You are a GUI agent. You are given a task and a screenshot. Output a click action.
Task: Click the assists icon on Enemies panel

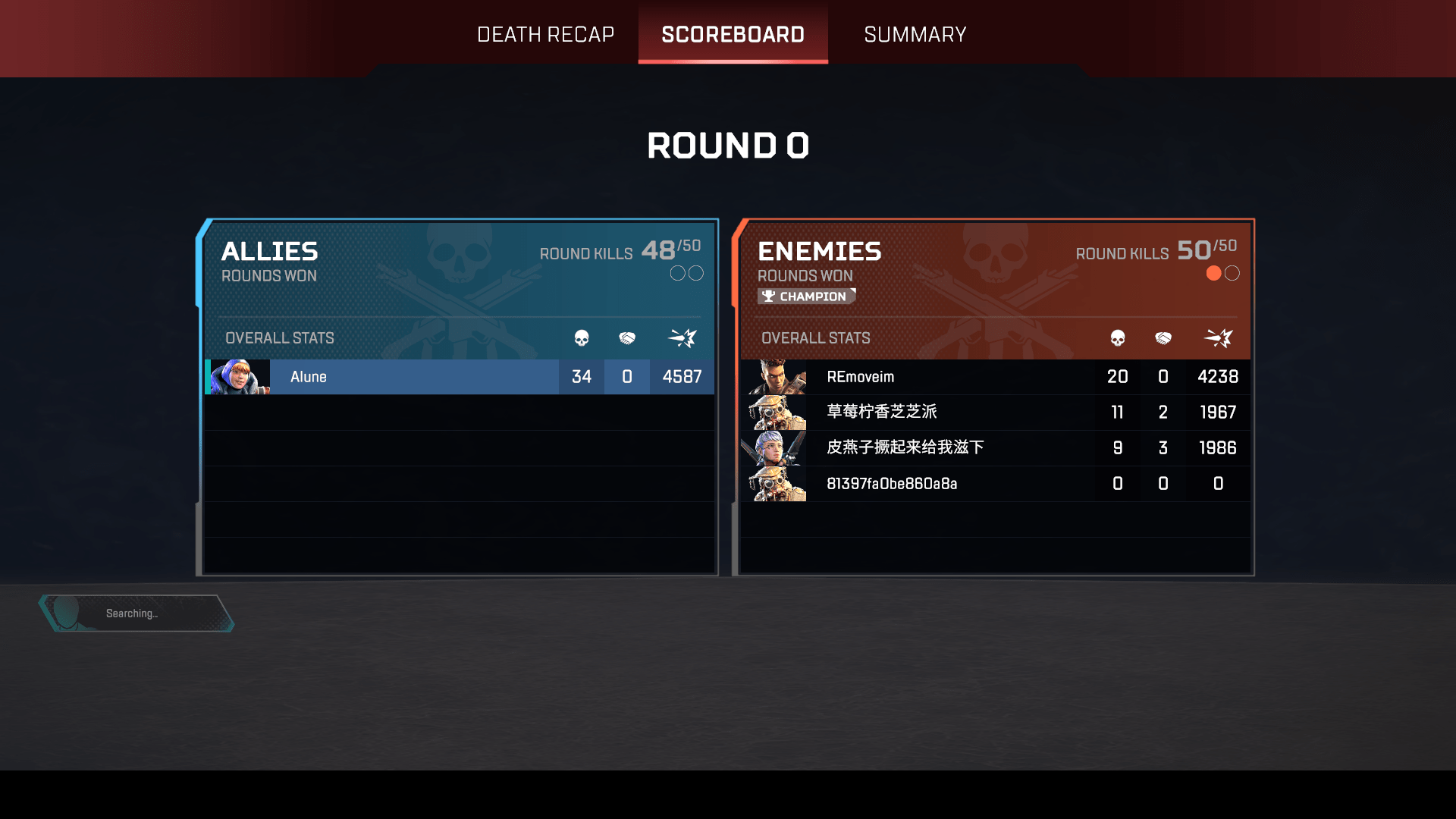1163,339
